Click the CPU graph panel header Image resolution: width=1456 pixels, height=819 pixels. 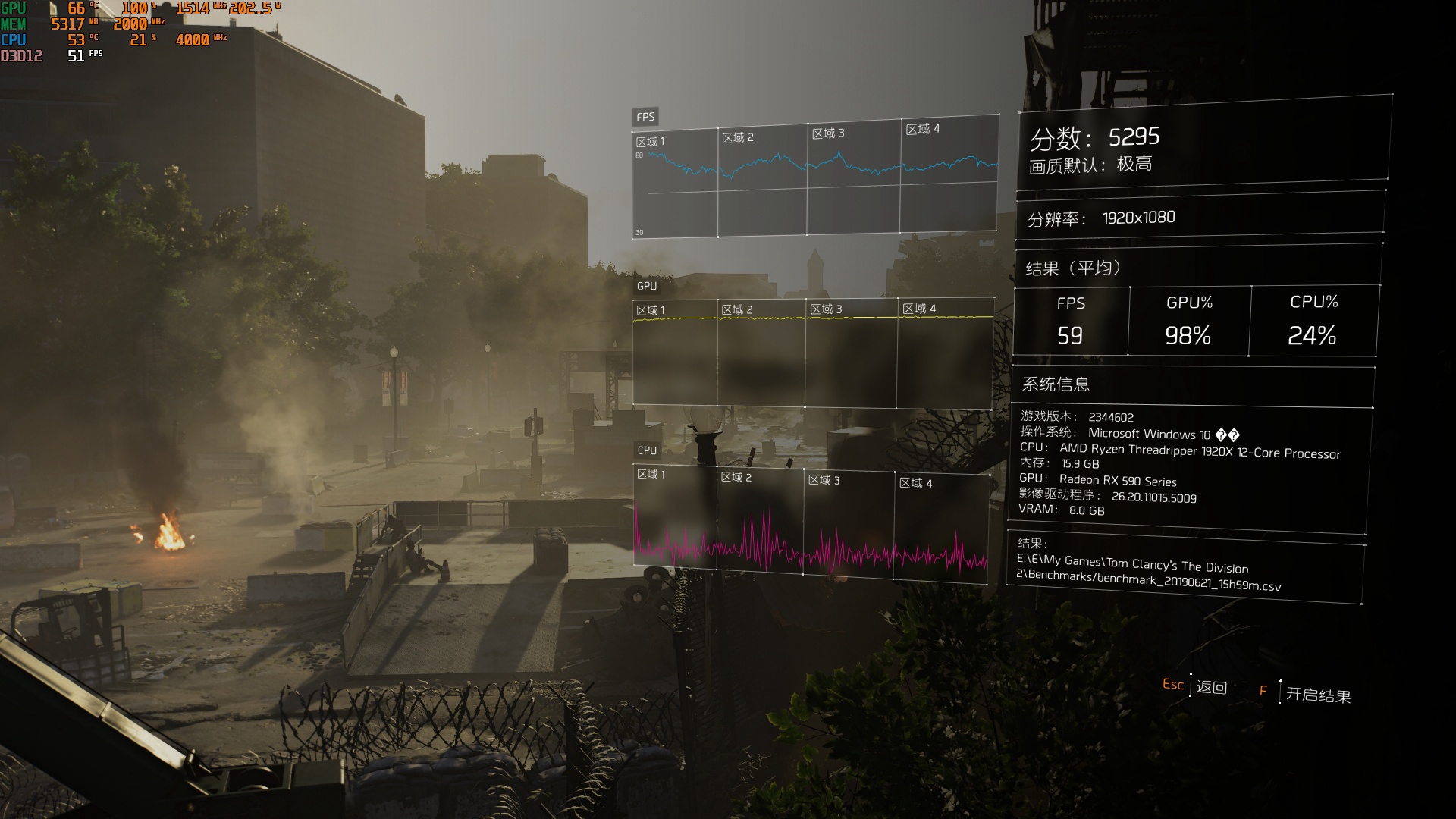coord(645,449)
